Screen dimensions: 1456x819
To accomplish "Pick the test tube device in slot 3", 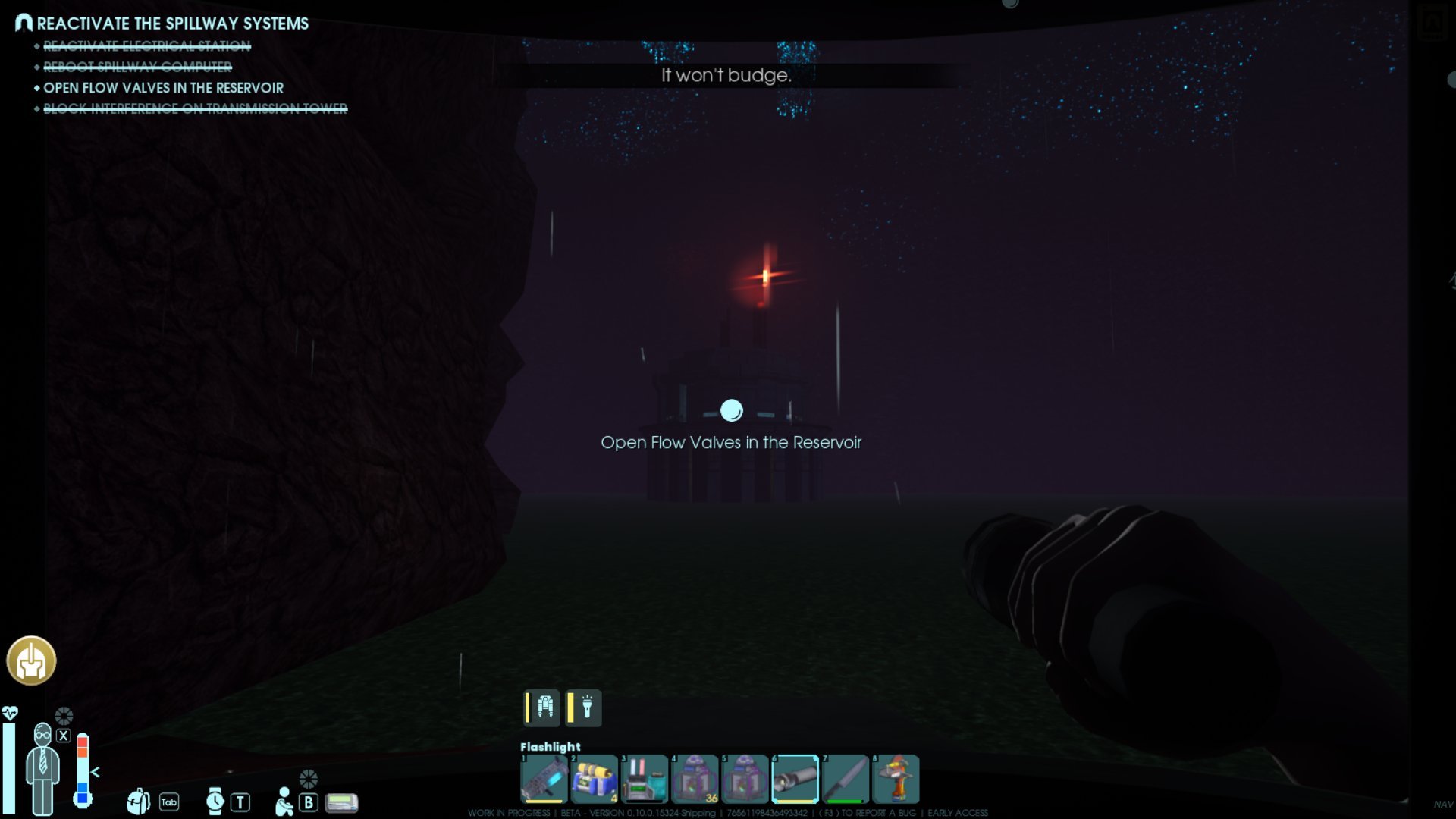I will coord(644,779).
